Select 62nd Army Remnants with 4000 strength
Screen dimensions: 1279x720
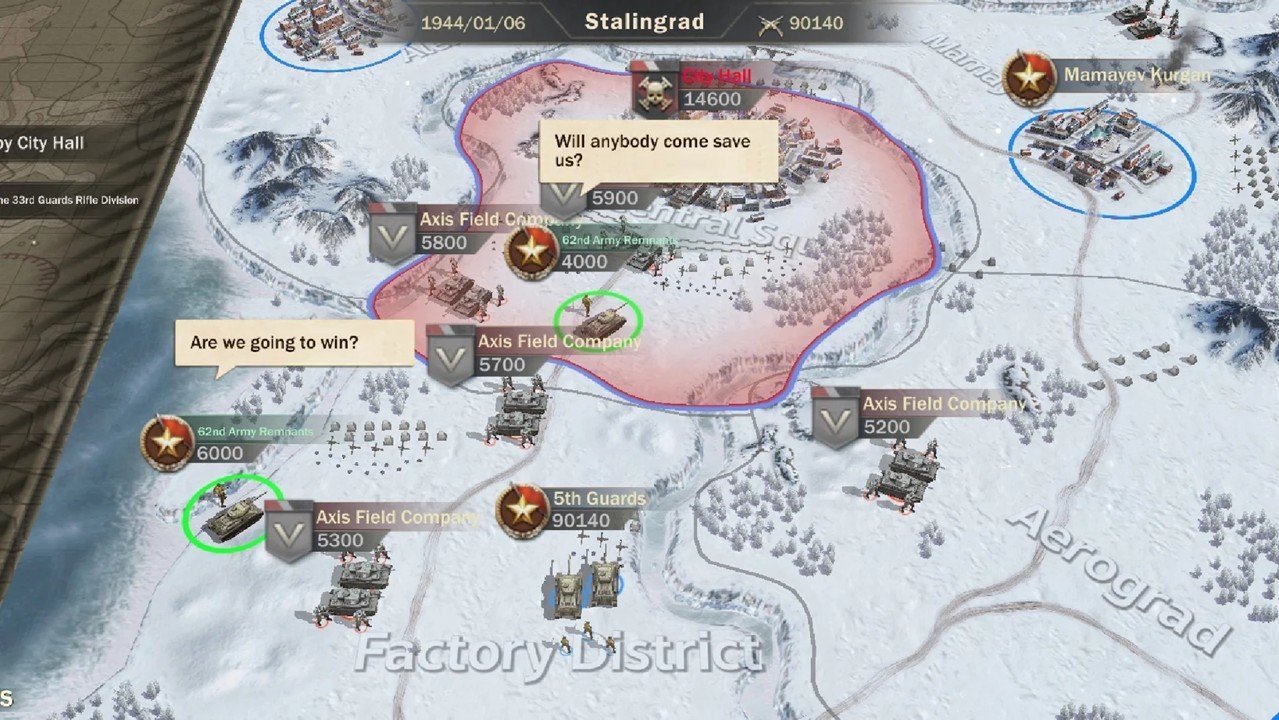[531, 252]
